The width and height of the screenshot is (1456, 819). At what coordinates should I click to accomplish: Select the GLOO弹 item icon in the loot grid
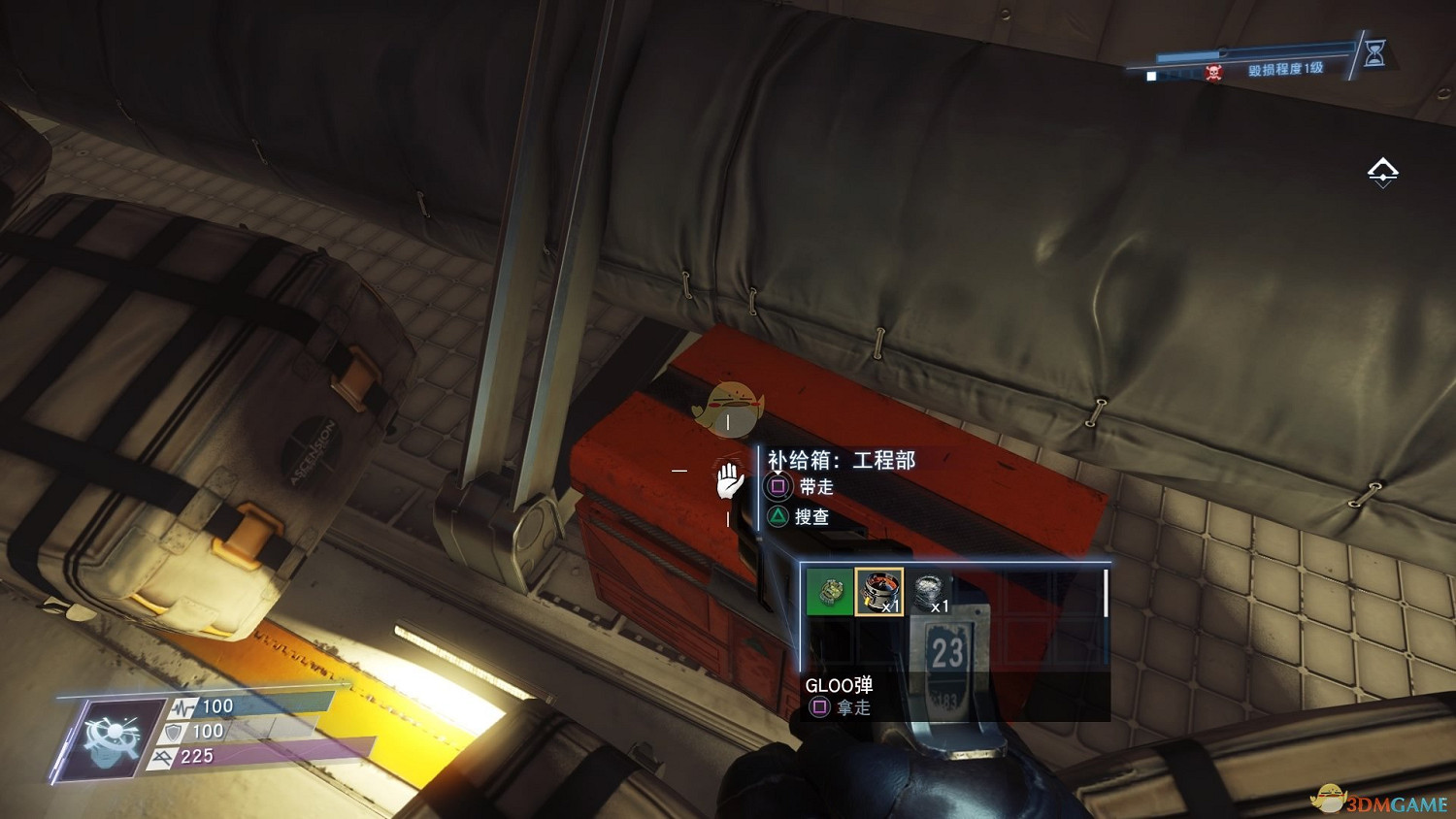coord(879,592)
